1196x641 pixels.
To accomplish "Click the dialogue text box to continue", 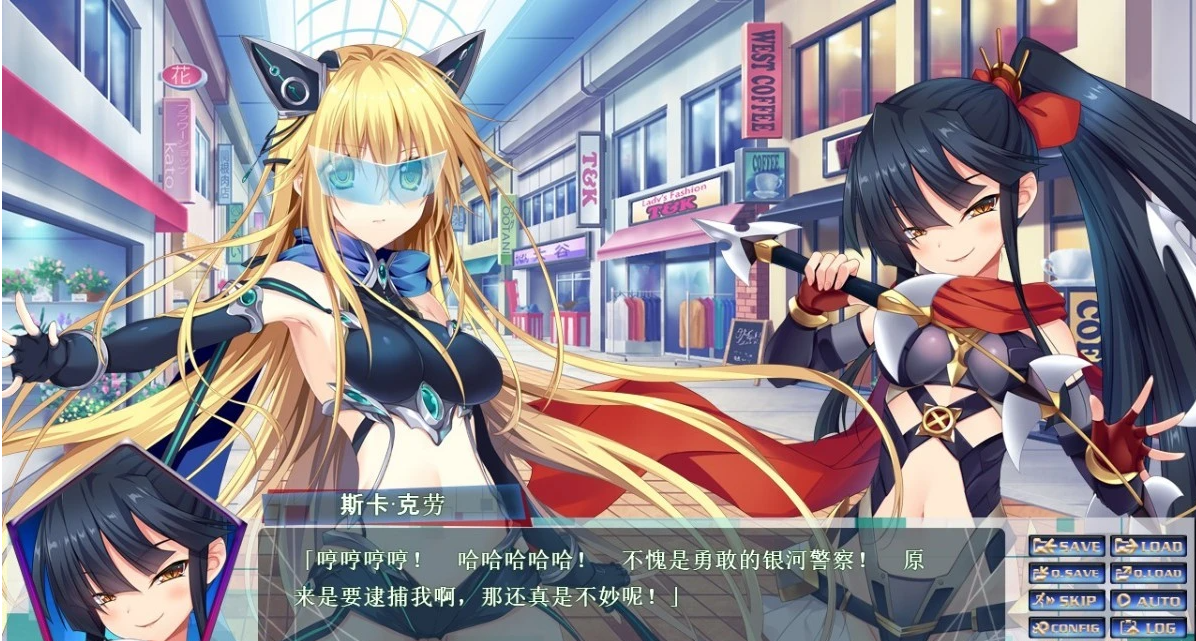I will point(630,580).
